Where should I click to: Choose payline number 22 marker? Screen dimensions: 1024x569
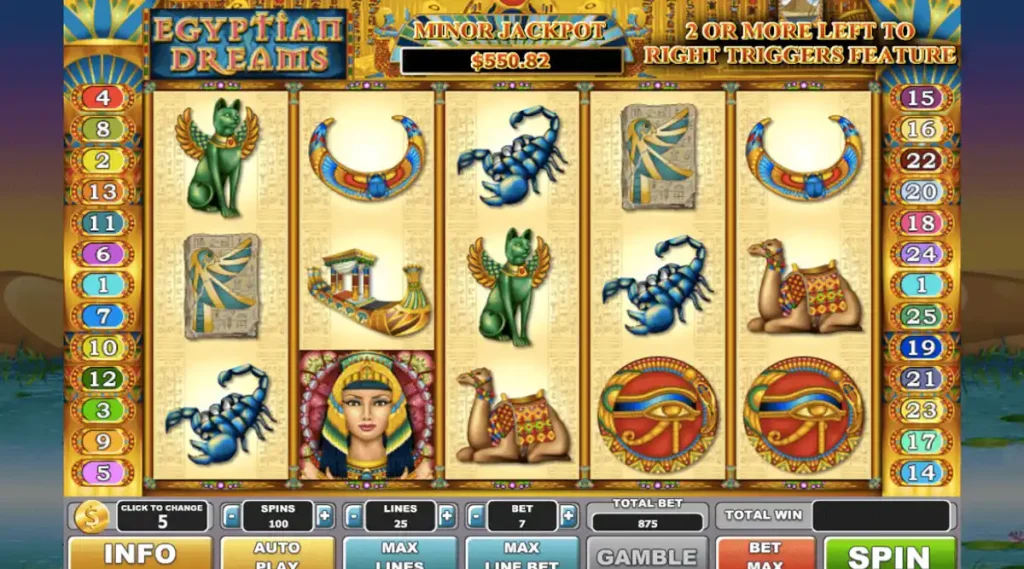pos(921,160)
